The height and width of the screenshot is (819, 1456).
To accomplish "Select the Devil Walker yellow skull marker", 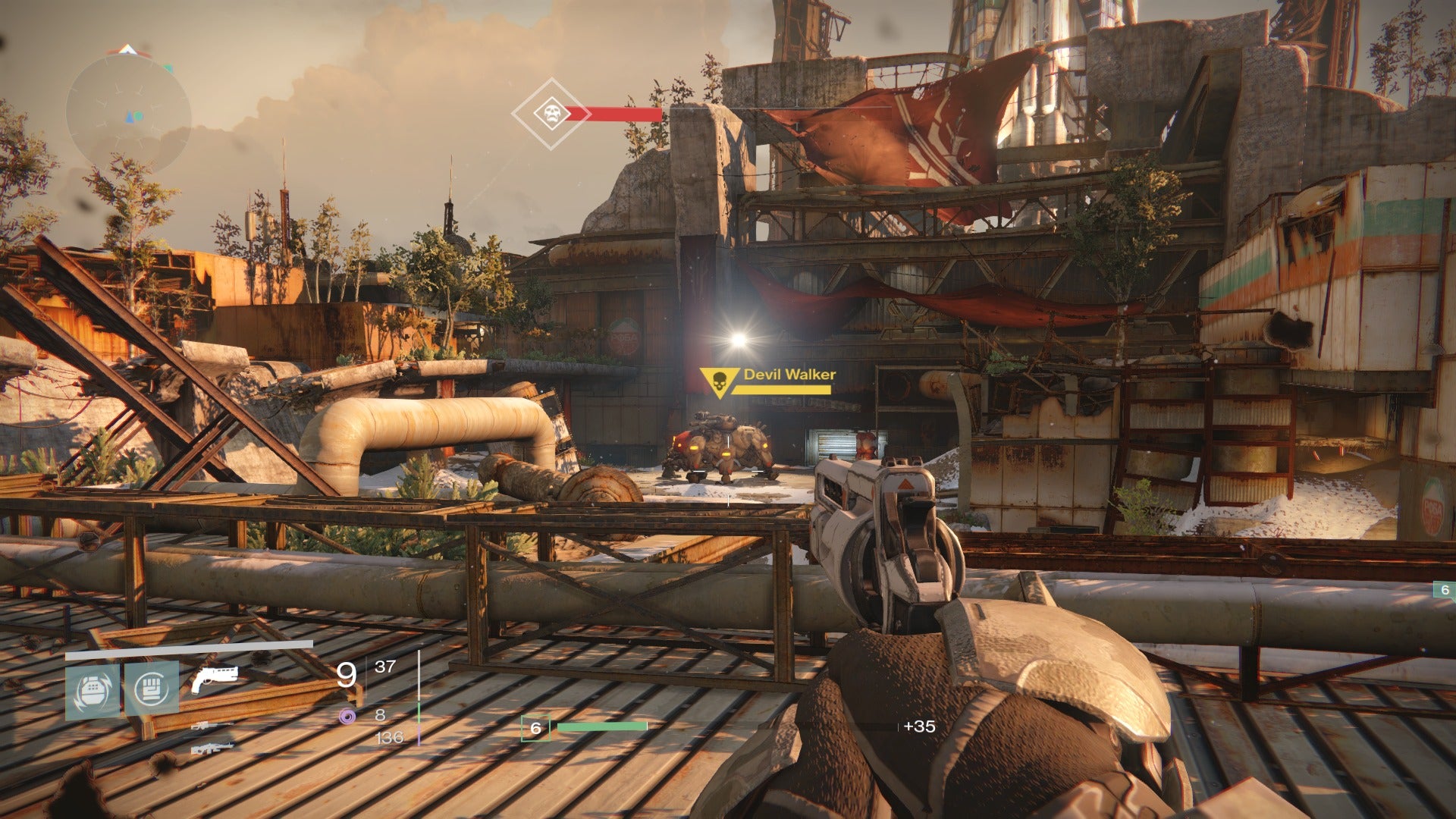I will pyautogui.click(x=717, y=383).
